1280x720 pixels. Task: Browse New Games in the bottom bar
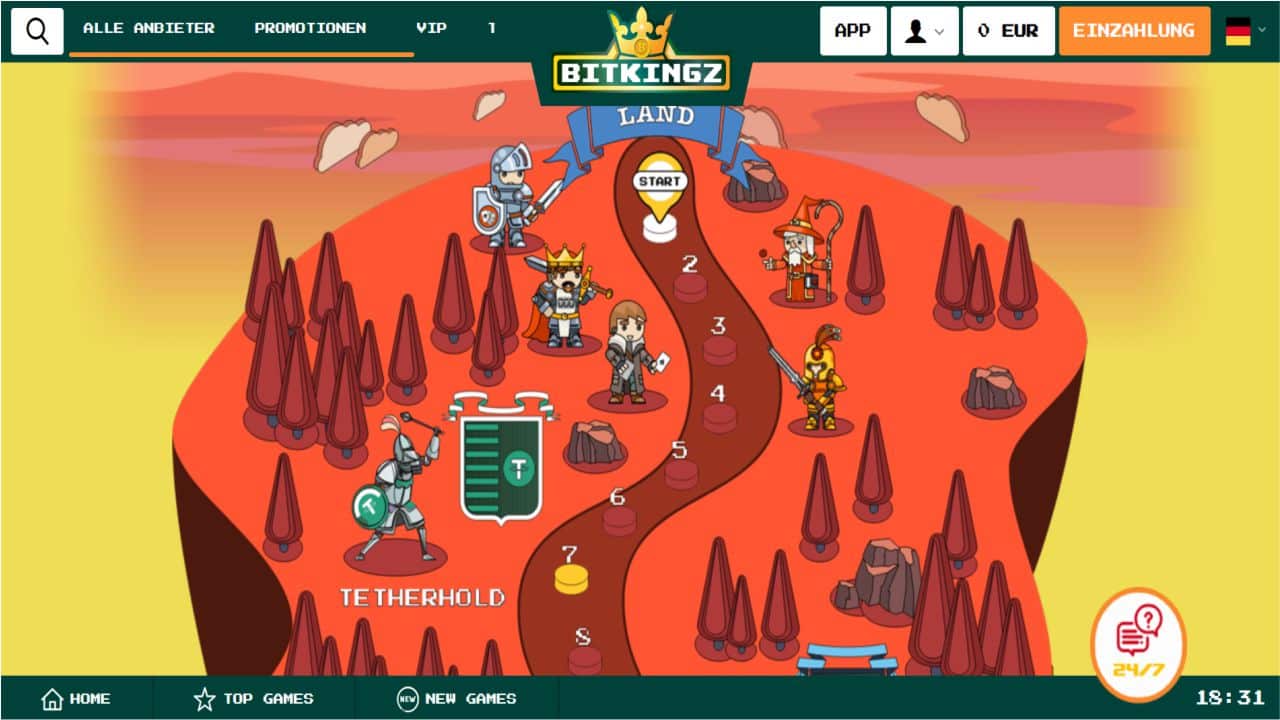456,699
